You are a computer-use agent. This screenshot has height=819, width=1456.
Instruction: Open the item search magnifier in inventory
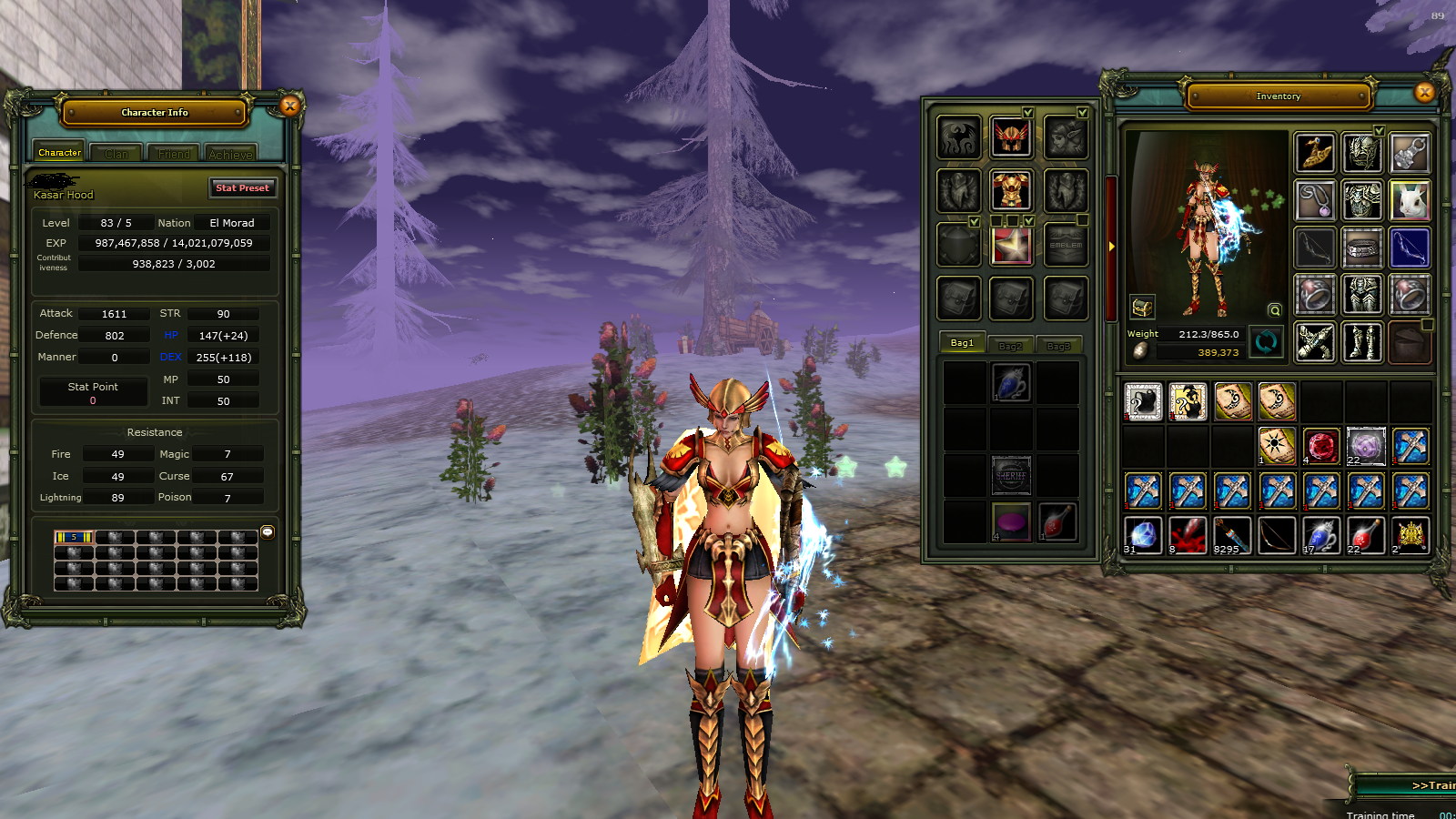coord(1274,309)
